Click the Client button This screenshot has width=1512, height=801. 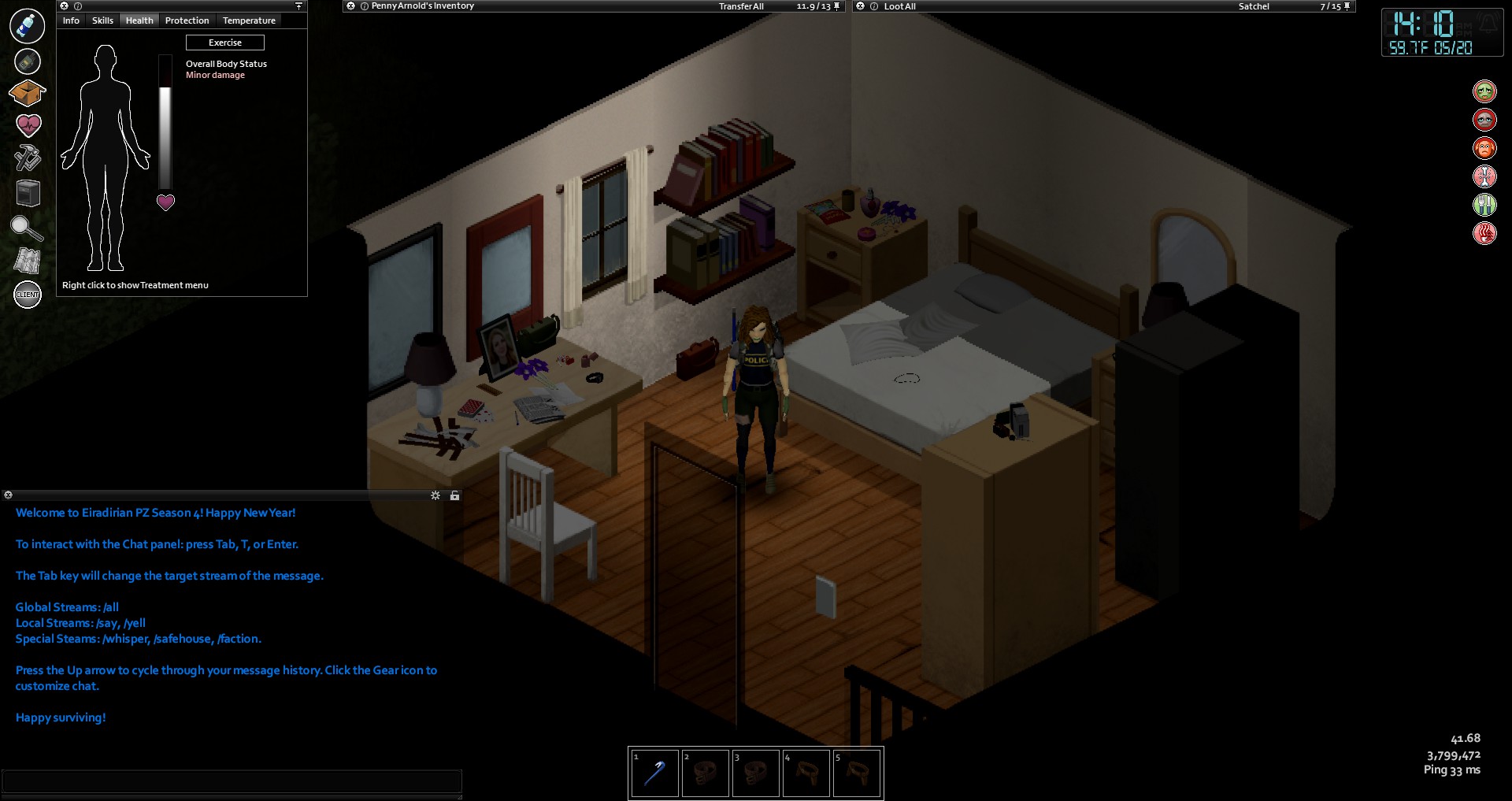pyautogui.click(x=28, y=295)
